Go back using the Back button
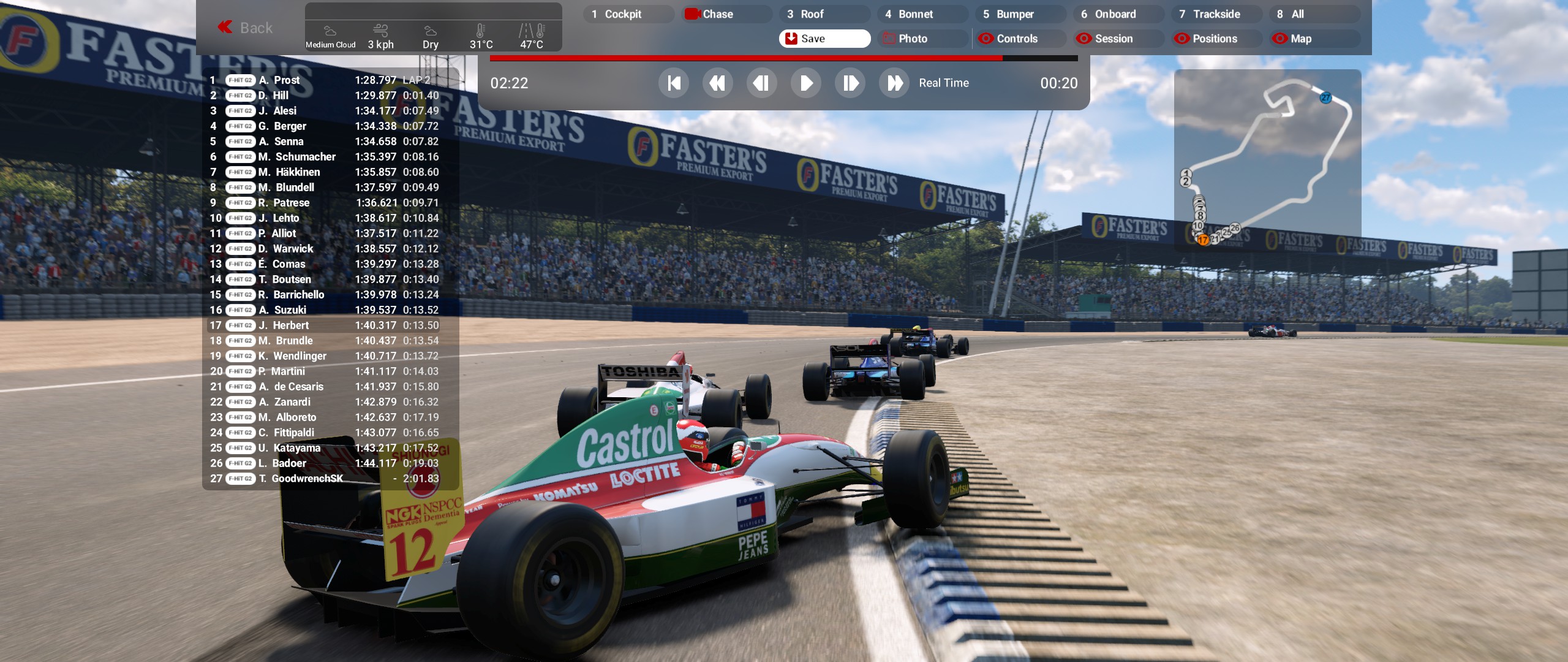Screen dimensions: 1568x662 [246, 28]
